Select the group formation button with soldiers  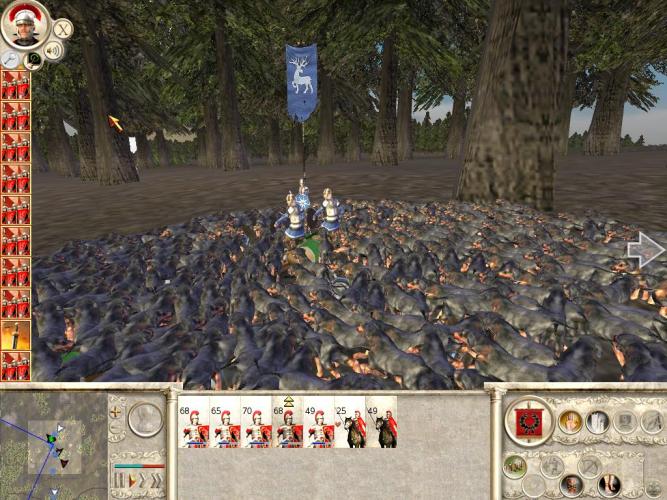pyautogui.click(x=516, y=465)
